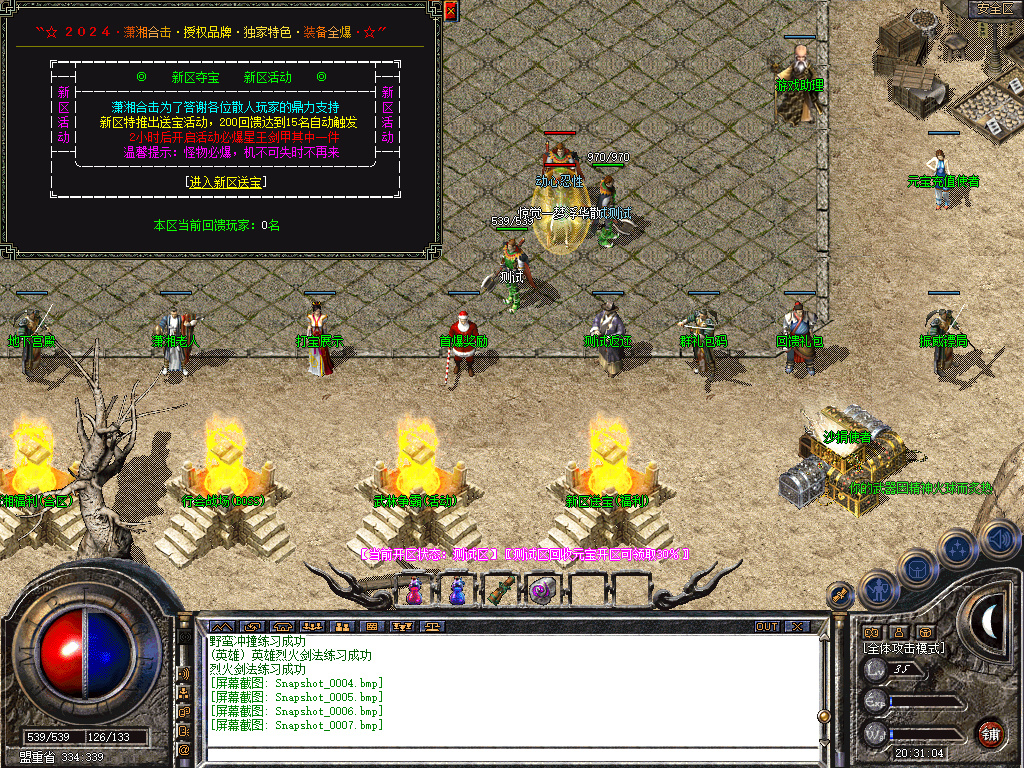Click the mountain-shaped icon above the chat
Viewport: 1024px width, 768px height.
[221, 627]
